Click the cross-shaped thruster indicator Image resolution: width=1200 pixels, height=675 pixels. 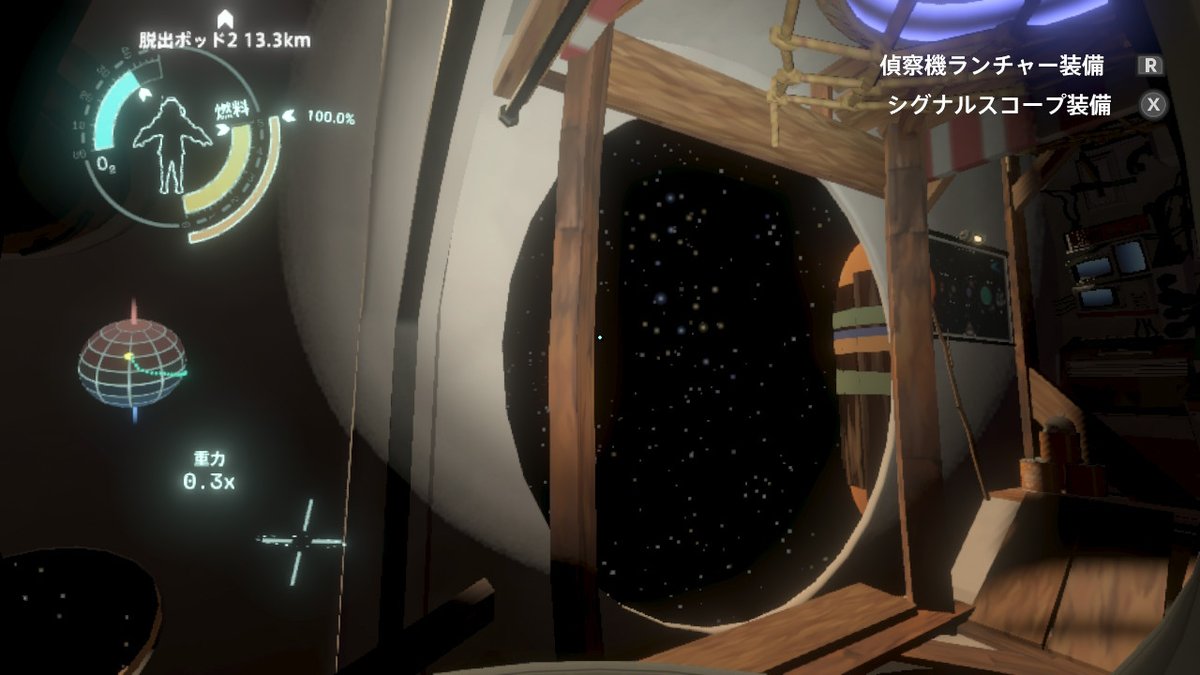point(300,541)
